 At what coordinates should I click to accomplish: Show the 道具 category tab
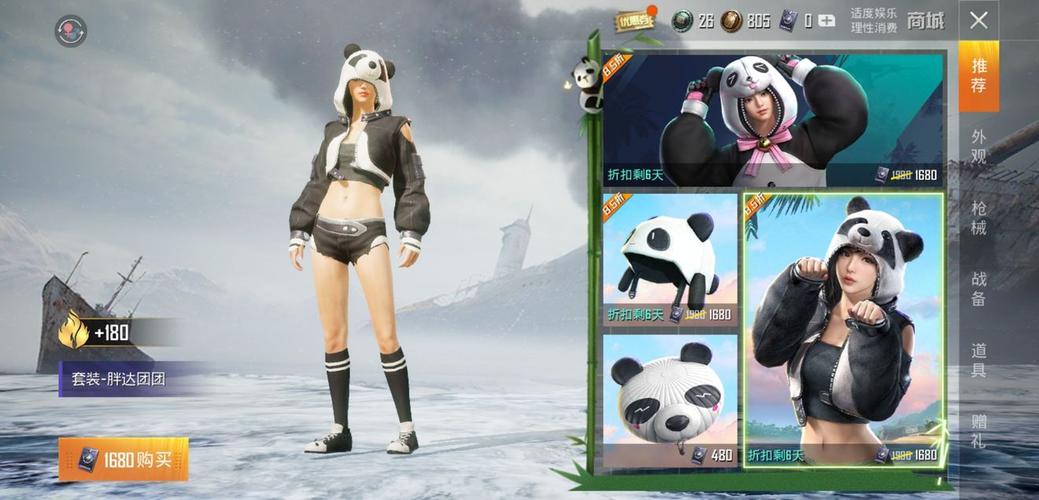tap(978, 360)
